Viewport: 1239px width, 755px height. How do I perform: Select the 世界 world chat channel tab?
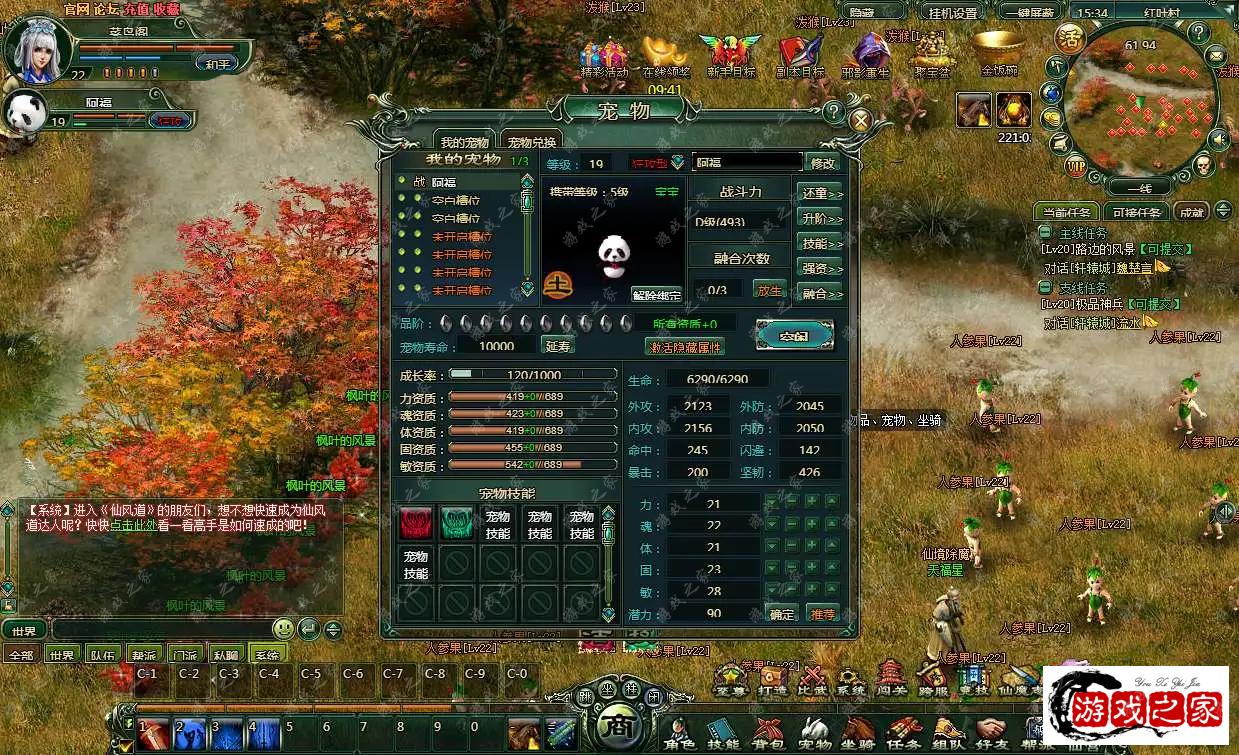click(62, 654)
